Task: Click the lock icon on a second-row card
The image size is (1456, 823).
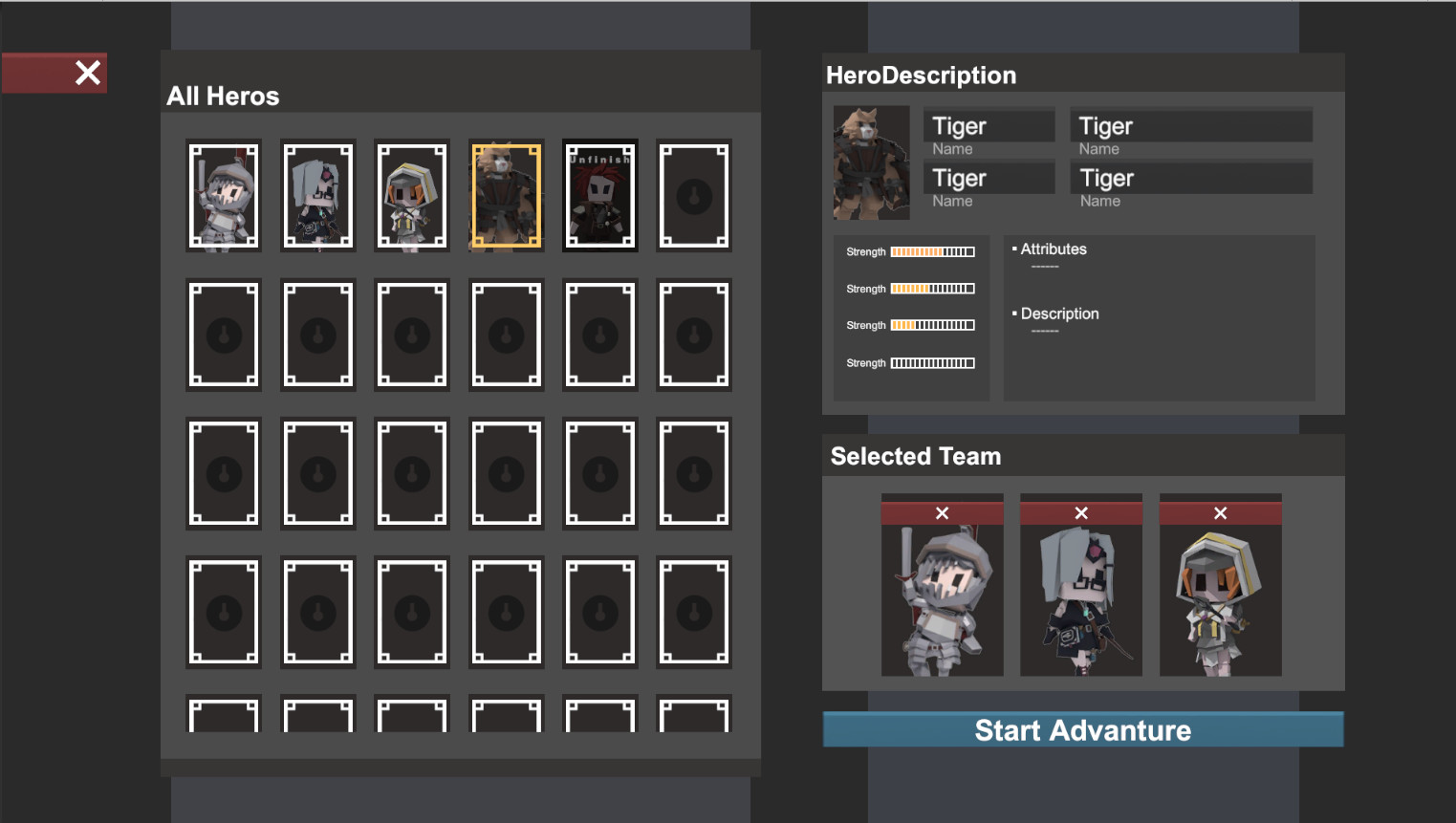Action: click(223, 335)
